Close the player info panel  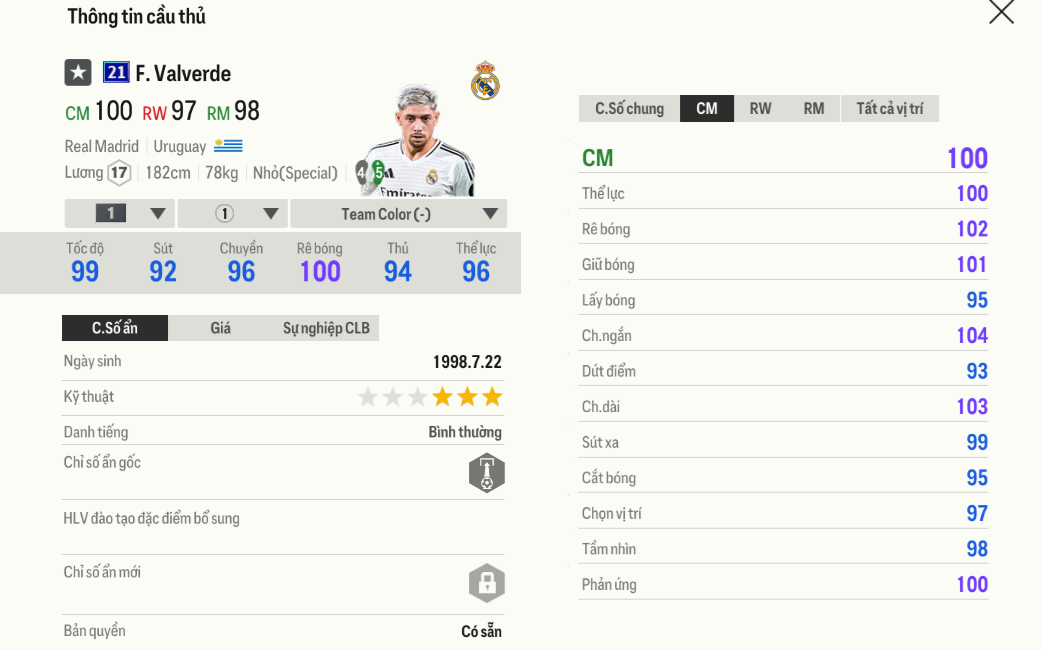click(1001, 12)
